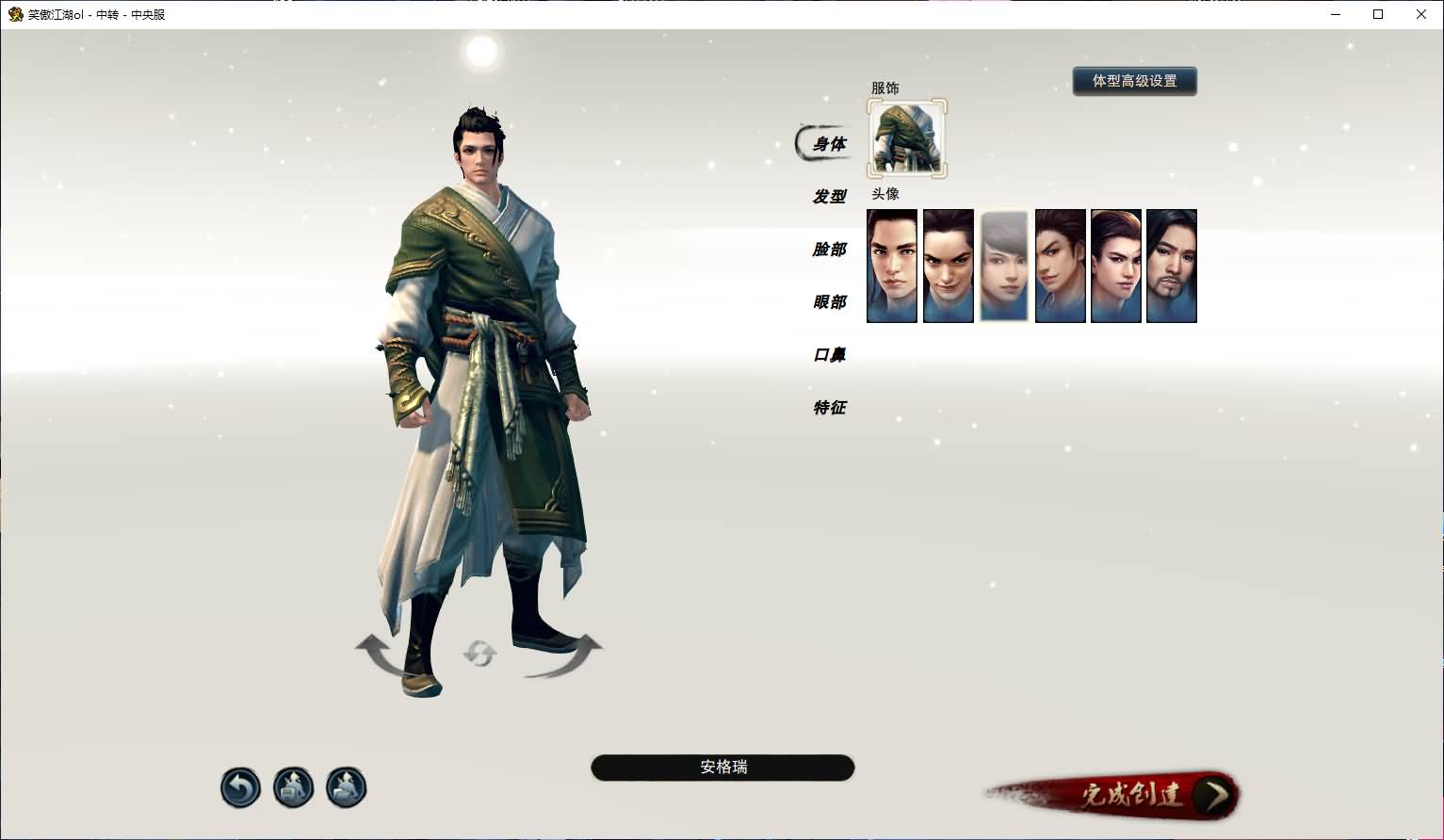
Task: Open the 服饰 costume thumbnail
Action: click(x=906, y=137)
